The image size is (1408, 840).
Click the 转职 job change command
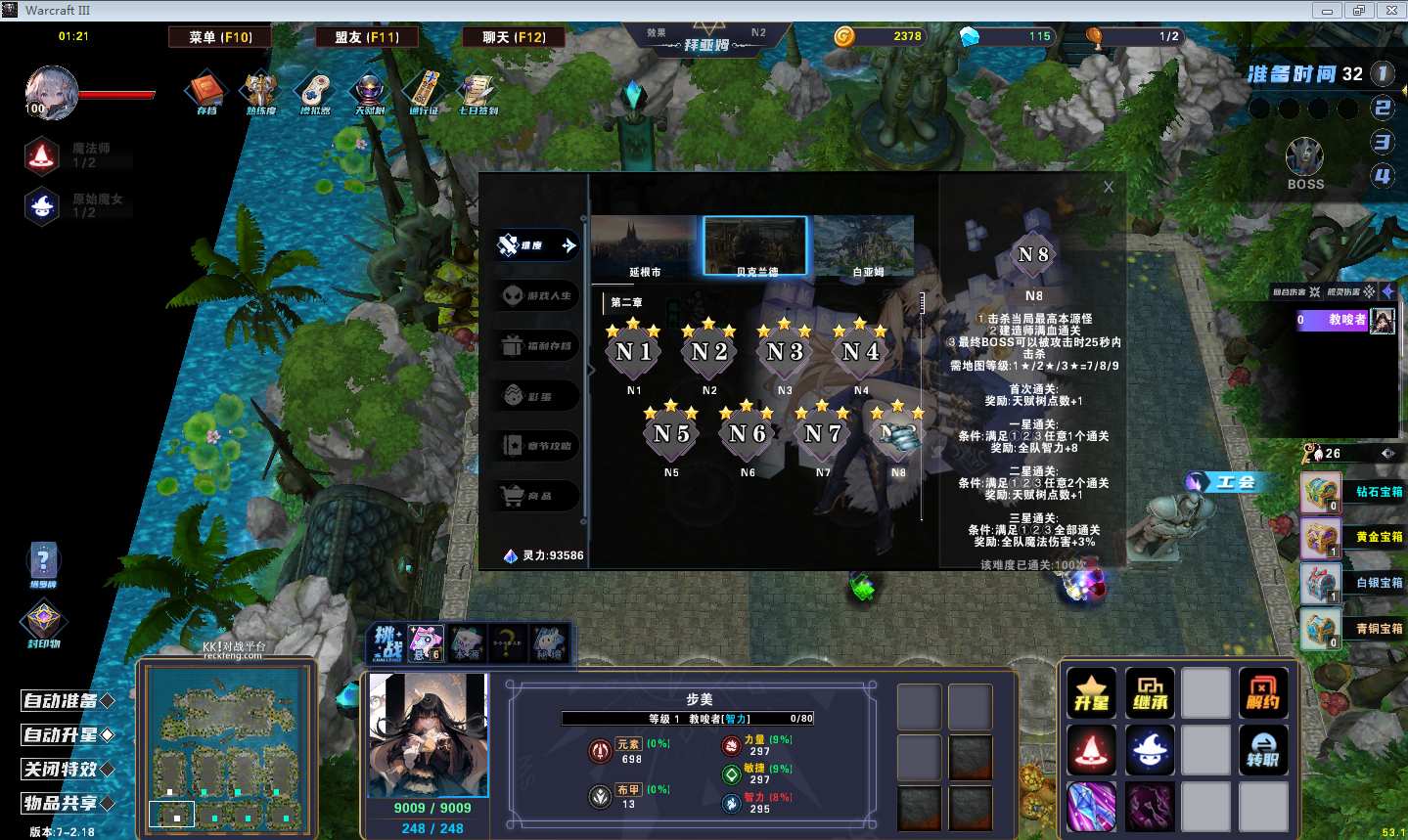pos(1263,750)
